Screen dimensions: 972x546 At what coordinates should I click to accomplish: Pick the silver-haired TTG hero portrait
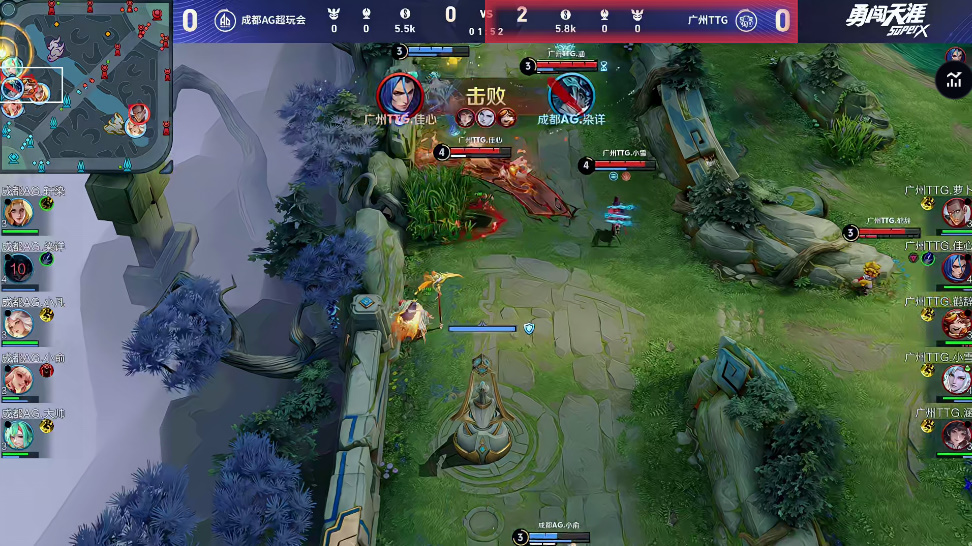(956, 379)
